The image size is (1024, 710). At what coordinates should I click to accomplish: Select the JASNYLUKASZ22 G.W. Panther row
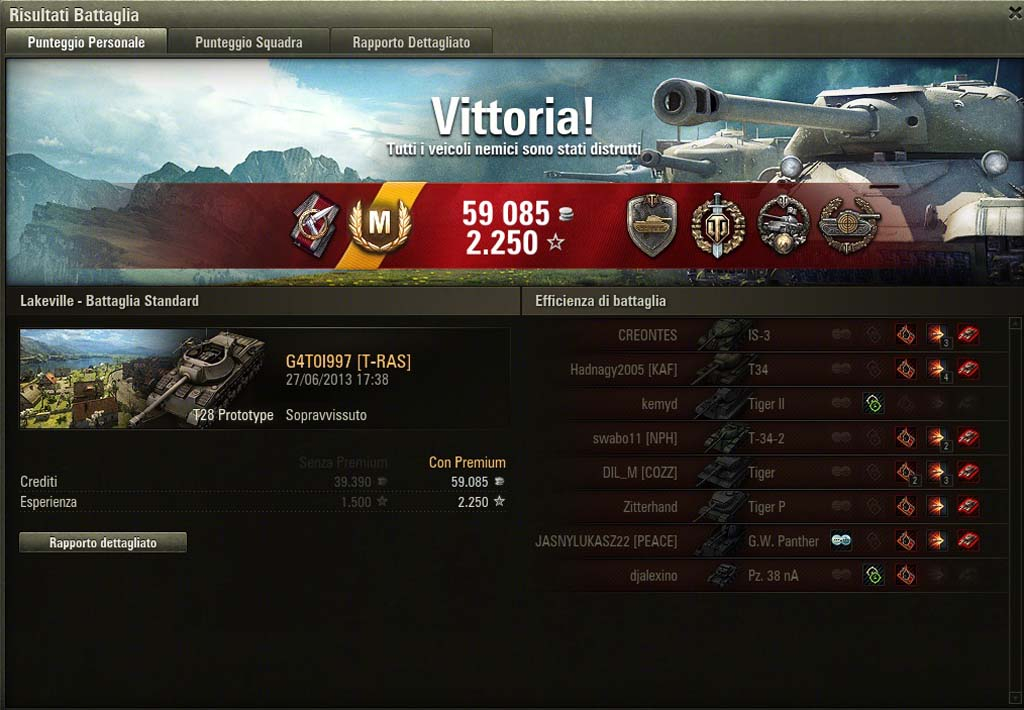click(x=760, y=541)
